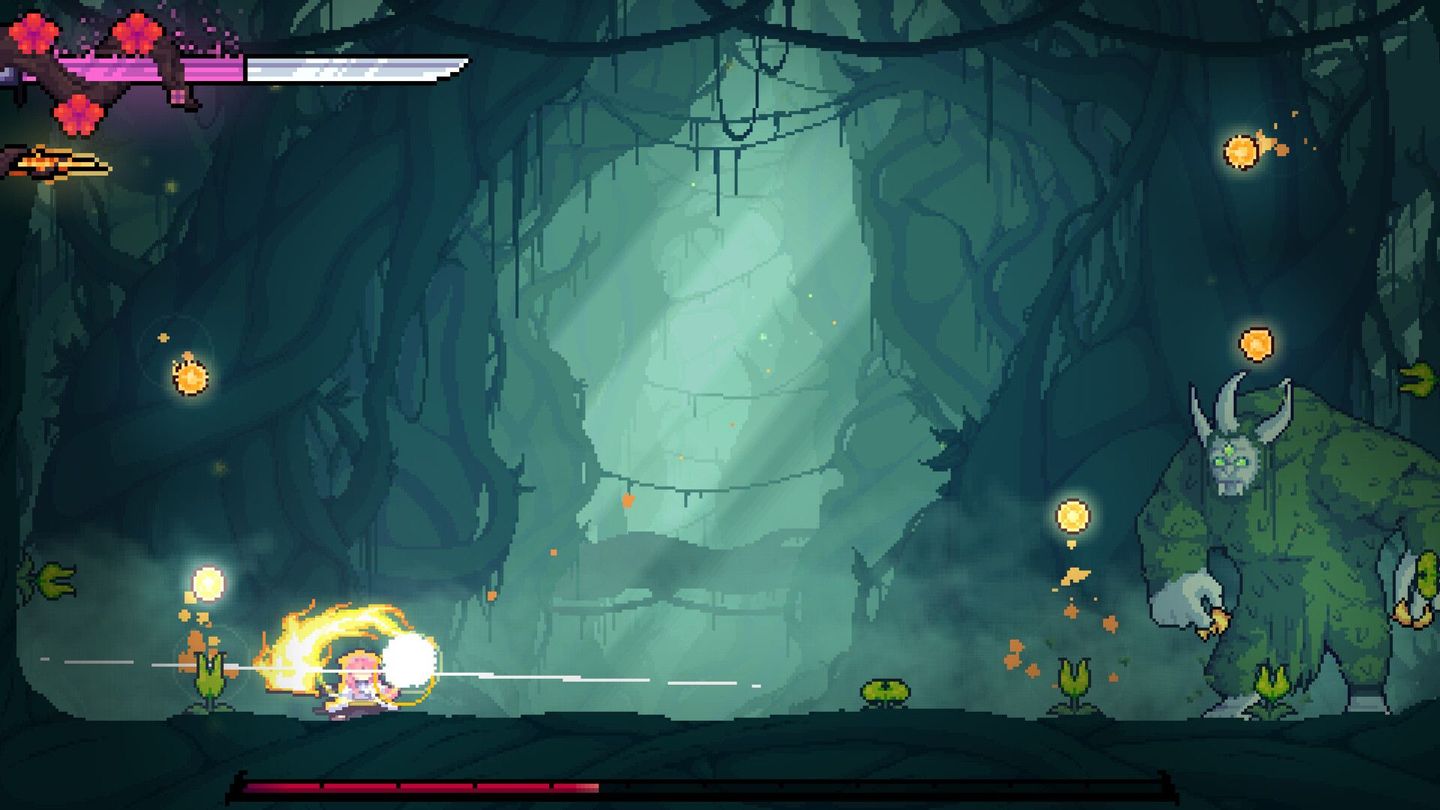This screenshot has width=1440, height=810.
Task: Click the bright white orb near the player
Action: 410,660
